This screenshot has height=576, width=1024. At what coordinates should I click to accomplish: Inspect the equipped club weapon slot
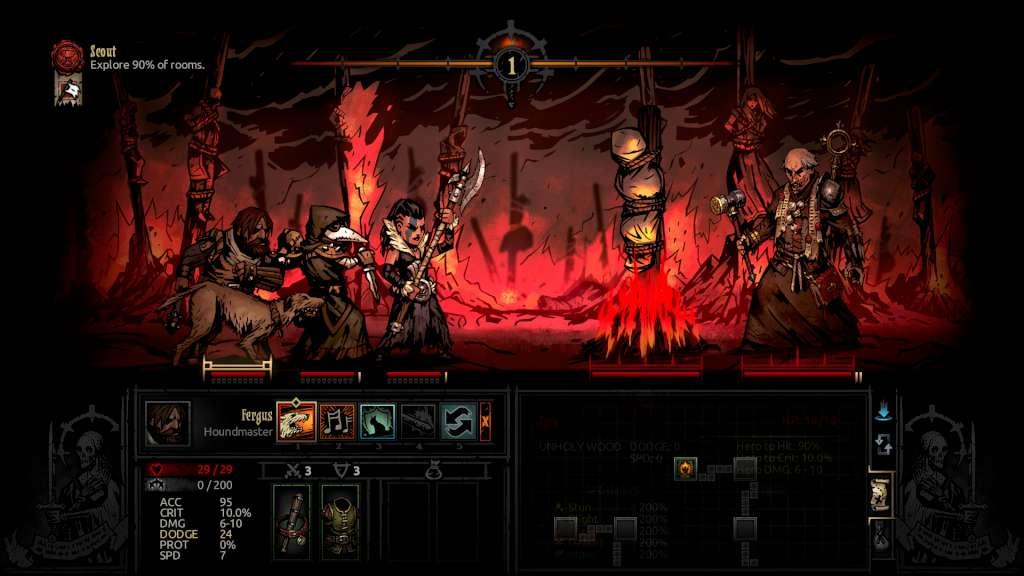pyautogui.click(x=292, y=521)
